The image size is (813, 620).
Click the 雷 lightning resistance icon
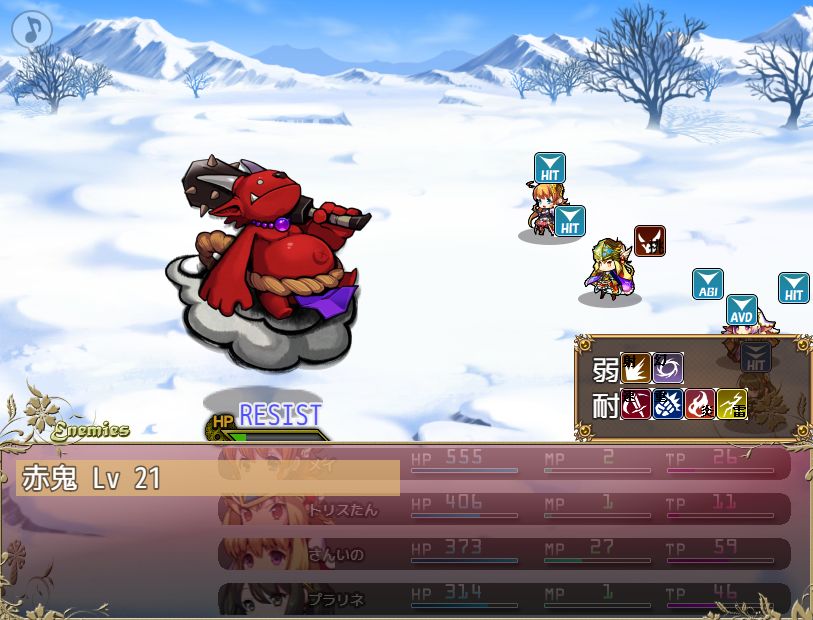click(x=732, y=403)
